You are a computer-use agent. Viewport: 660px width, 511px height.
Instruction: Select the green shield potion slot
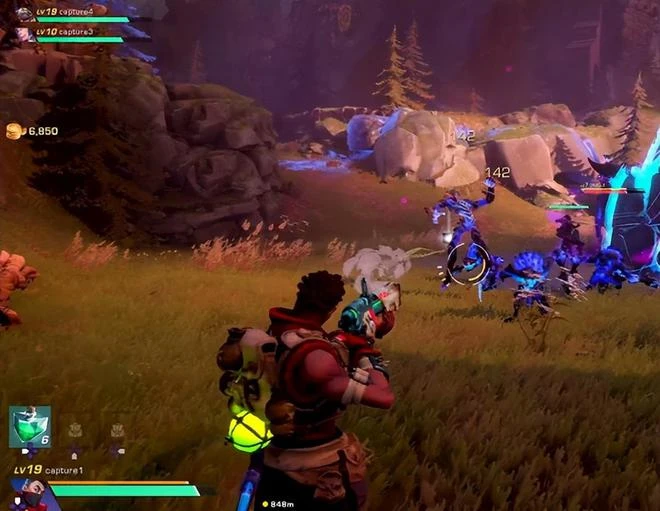[29, 425]
